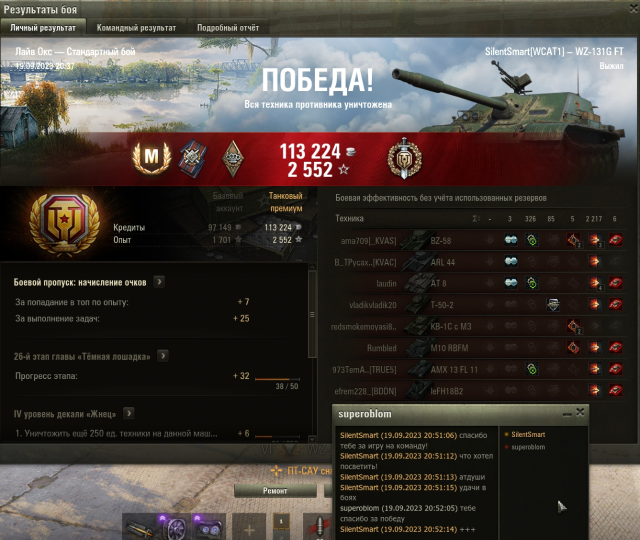The image size is (640, 540).
Task: Select the BZ-58 enemy row
Action: (x=441, y=240)
